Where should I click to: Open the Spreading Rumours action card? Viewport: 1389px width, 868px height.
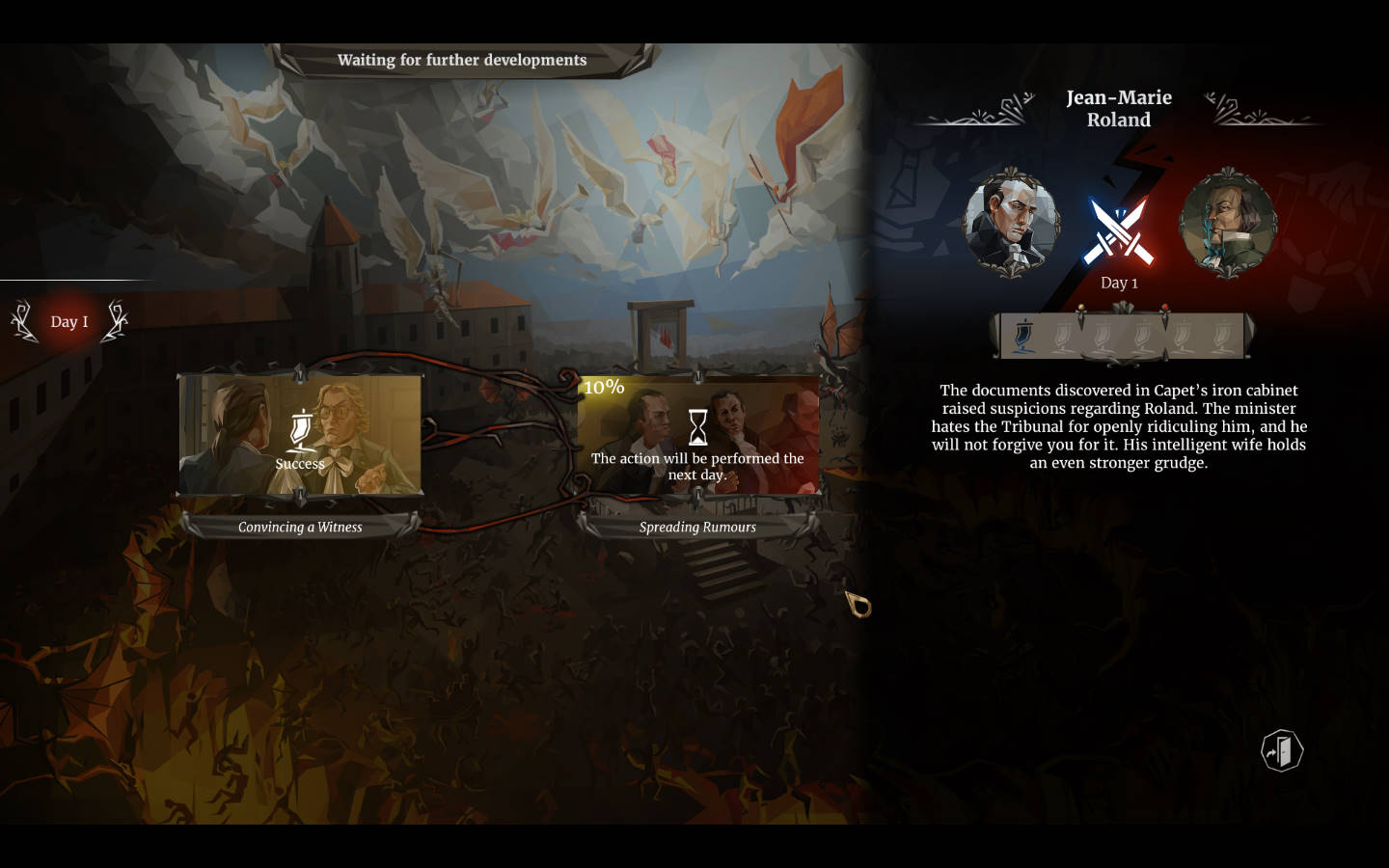point(697,435)
